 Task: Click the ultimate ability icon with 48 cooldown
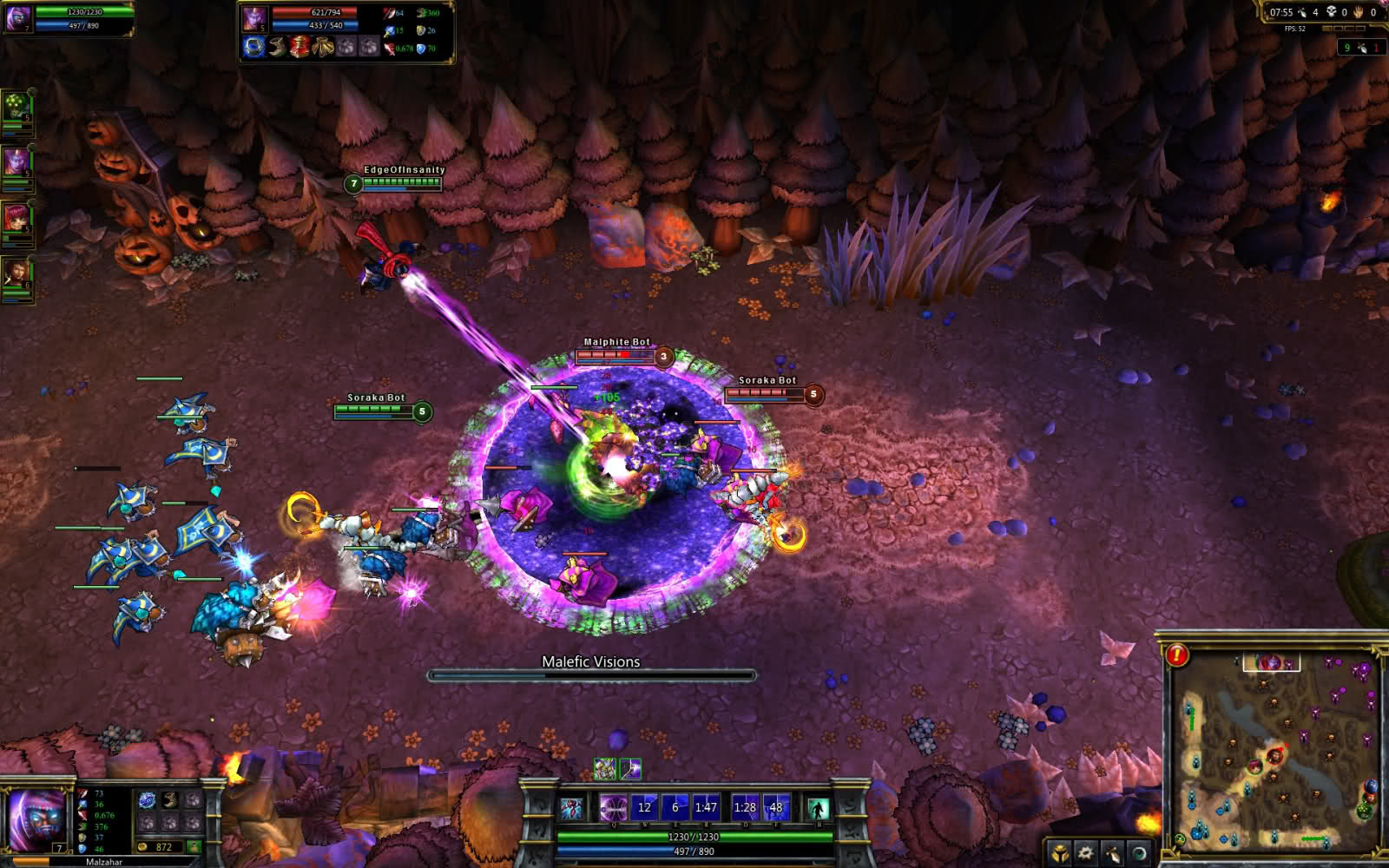click(x=776, y=806)
